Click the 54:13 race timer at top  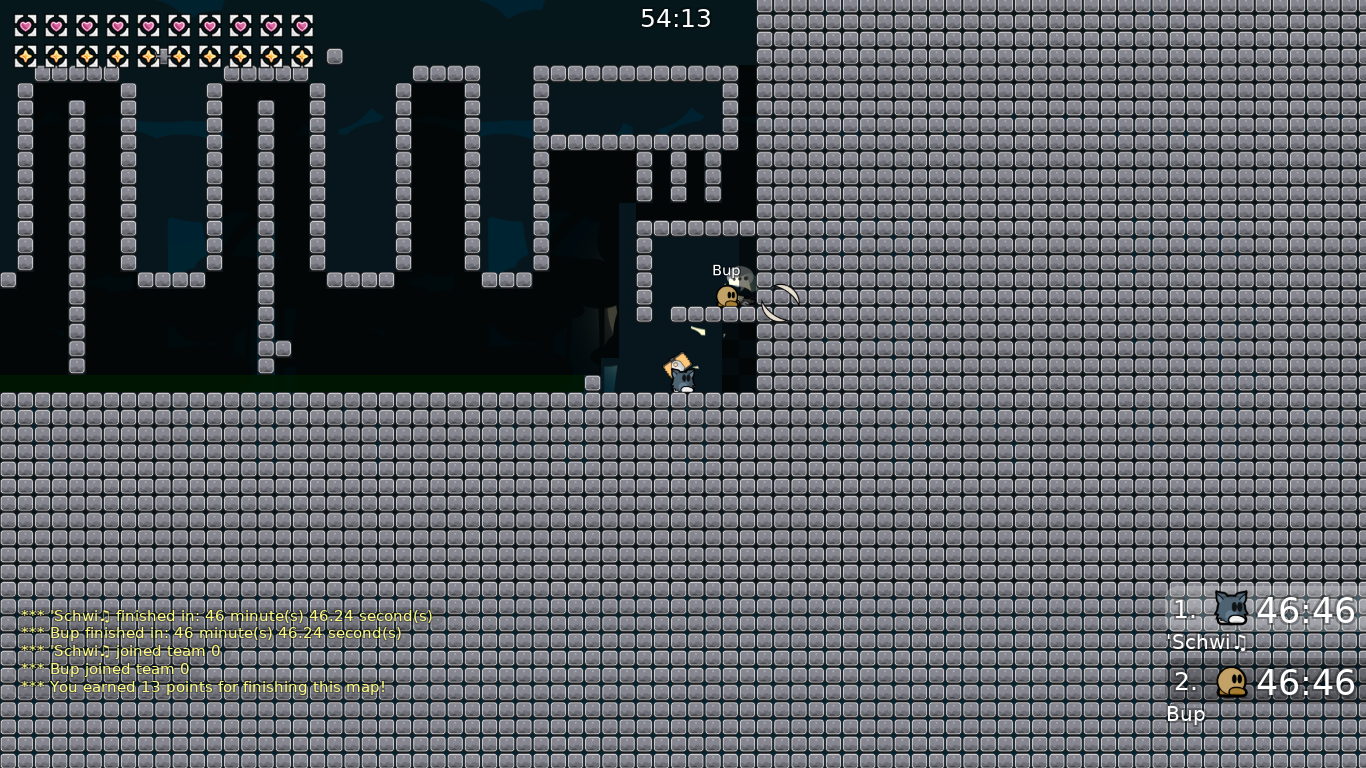[x=676, y=18]
